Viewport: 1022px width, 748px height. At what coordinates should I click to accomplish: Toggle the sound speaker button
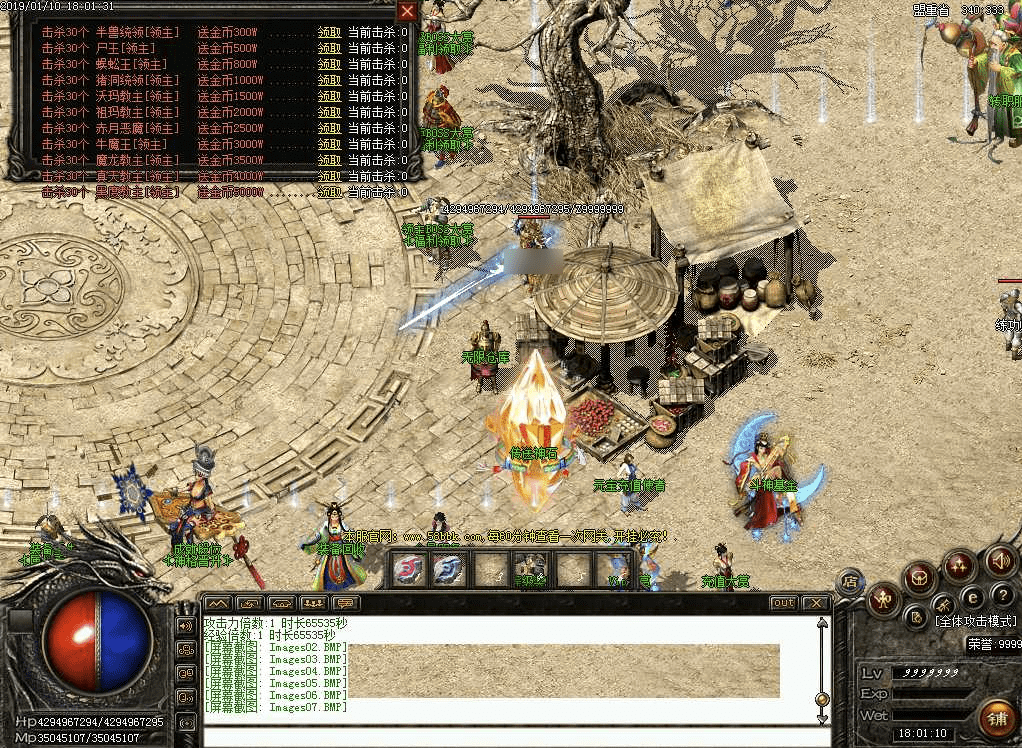1000,561
